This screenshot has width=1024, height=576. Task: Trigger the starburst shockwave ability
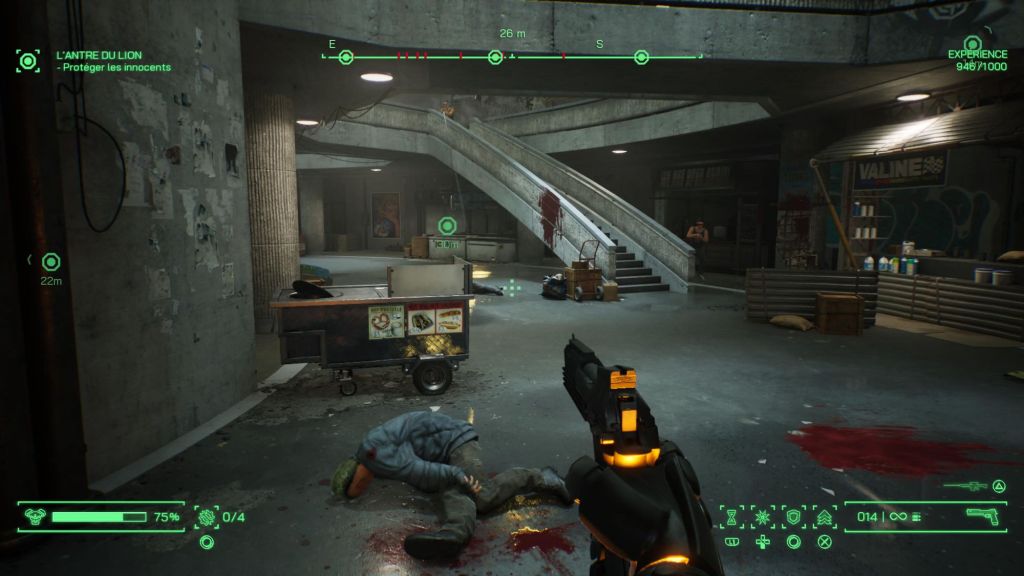[x=762, y=517]
